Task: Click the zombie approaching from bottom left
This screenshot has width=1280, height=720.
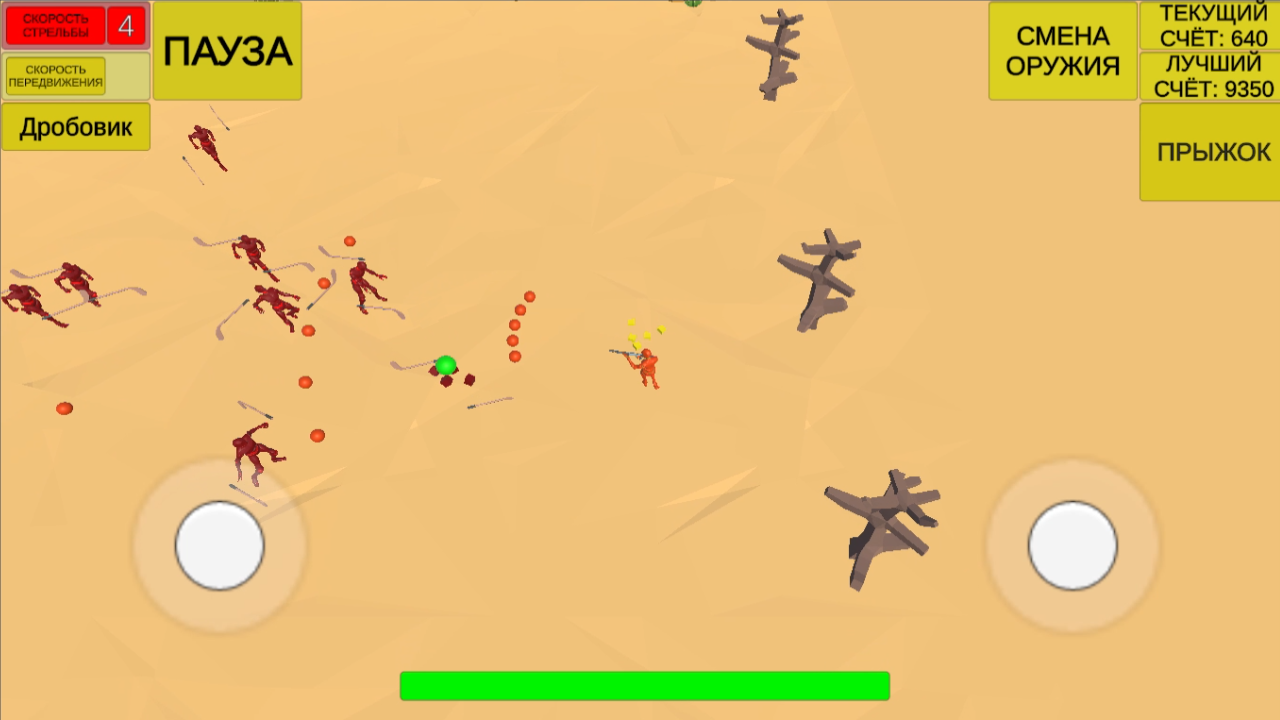Action: click(x=248, y=452)
